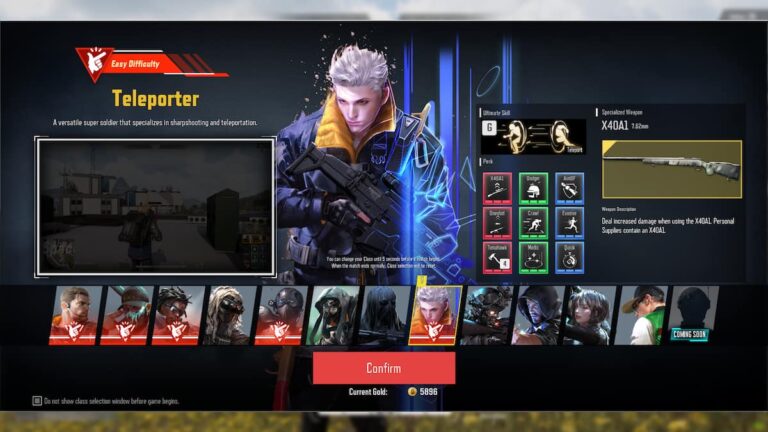Open the Medic perk icon

pyautogui.click(x=534, y=257)
